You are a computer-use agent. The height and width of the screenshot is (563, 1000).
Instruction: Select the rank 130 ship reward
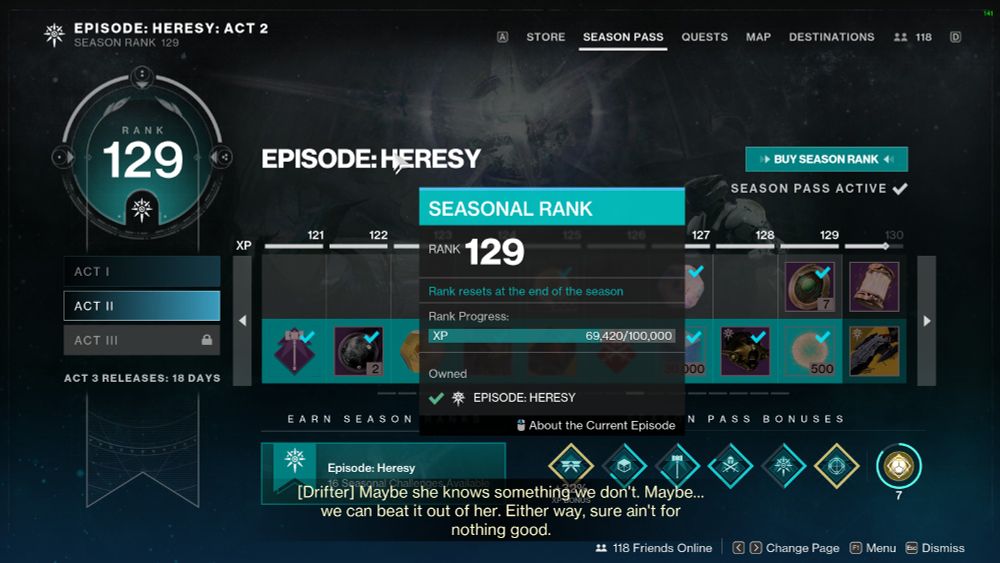(x=873, y=350)
